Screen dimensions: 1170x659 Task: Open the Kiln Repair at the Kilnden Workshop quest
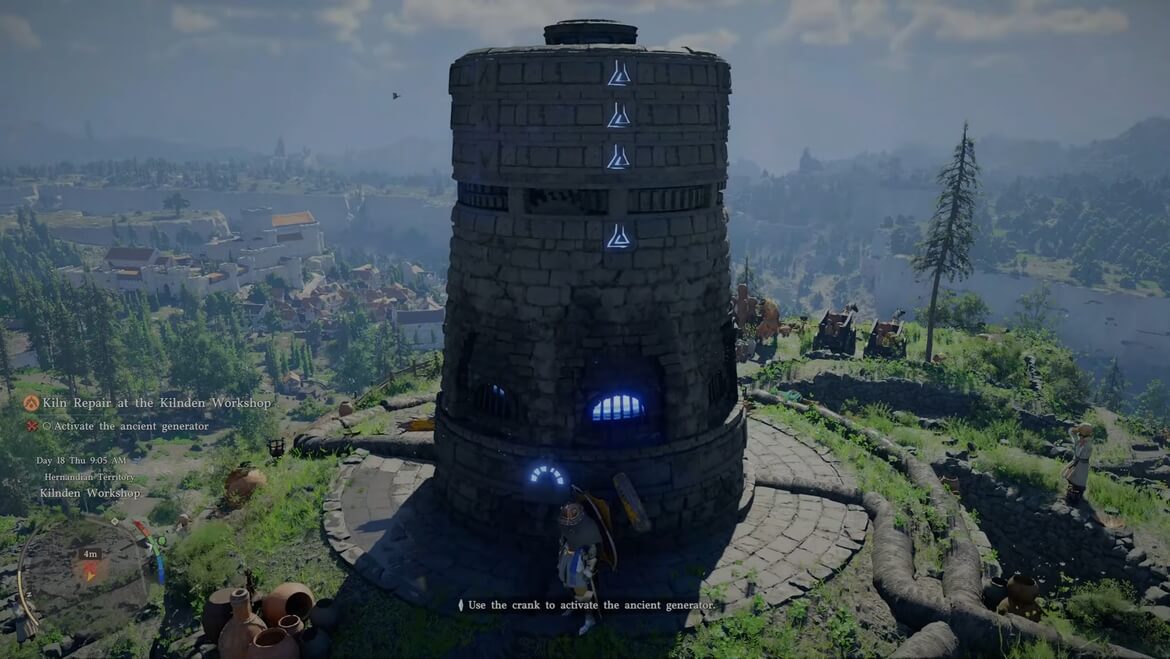(x=156, y=403)
